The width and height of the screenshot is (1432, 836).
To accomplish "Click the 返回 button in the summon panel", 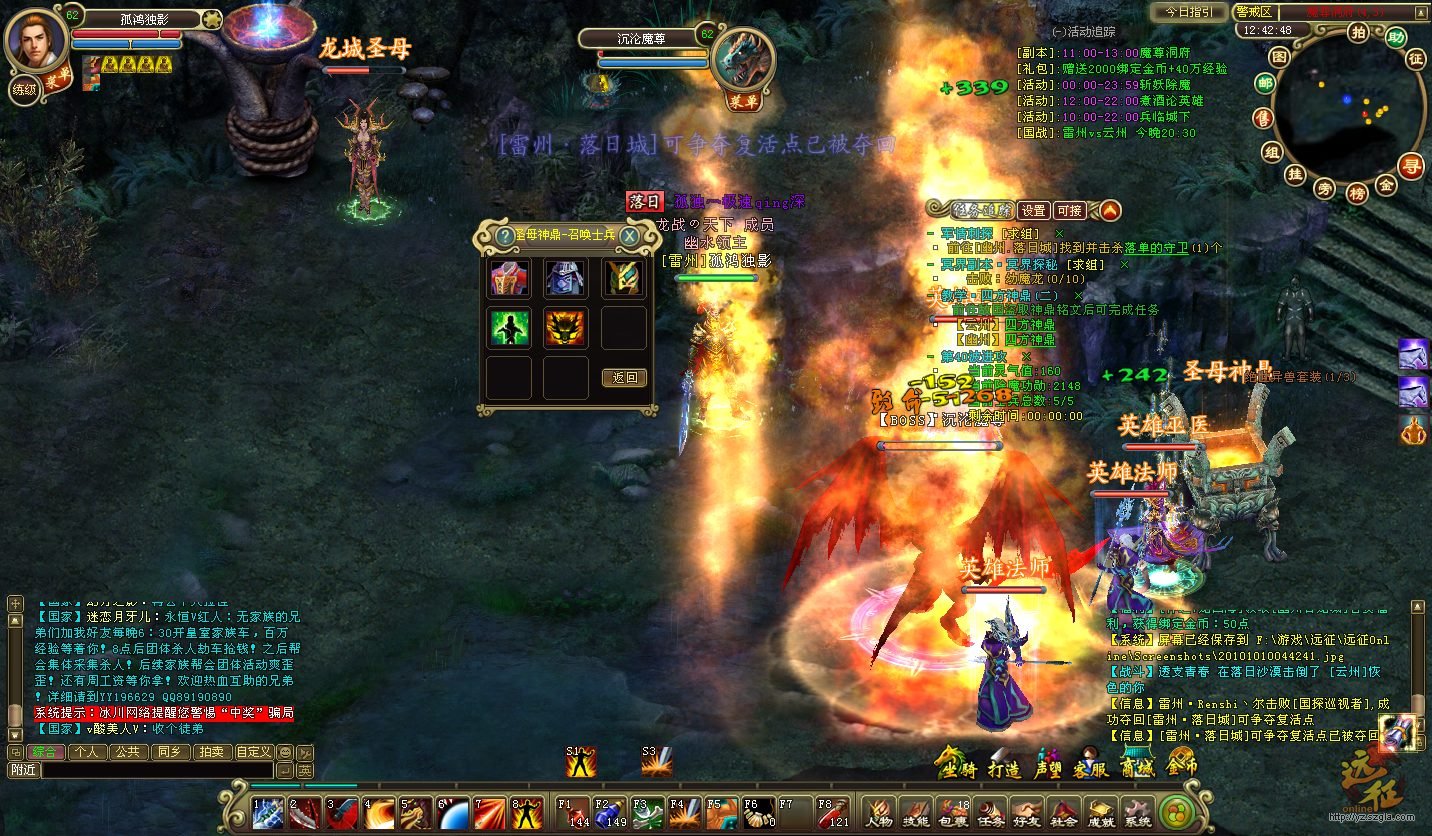I will pyautogui.click(x=625, y=377).
